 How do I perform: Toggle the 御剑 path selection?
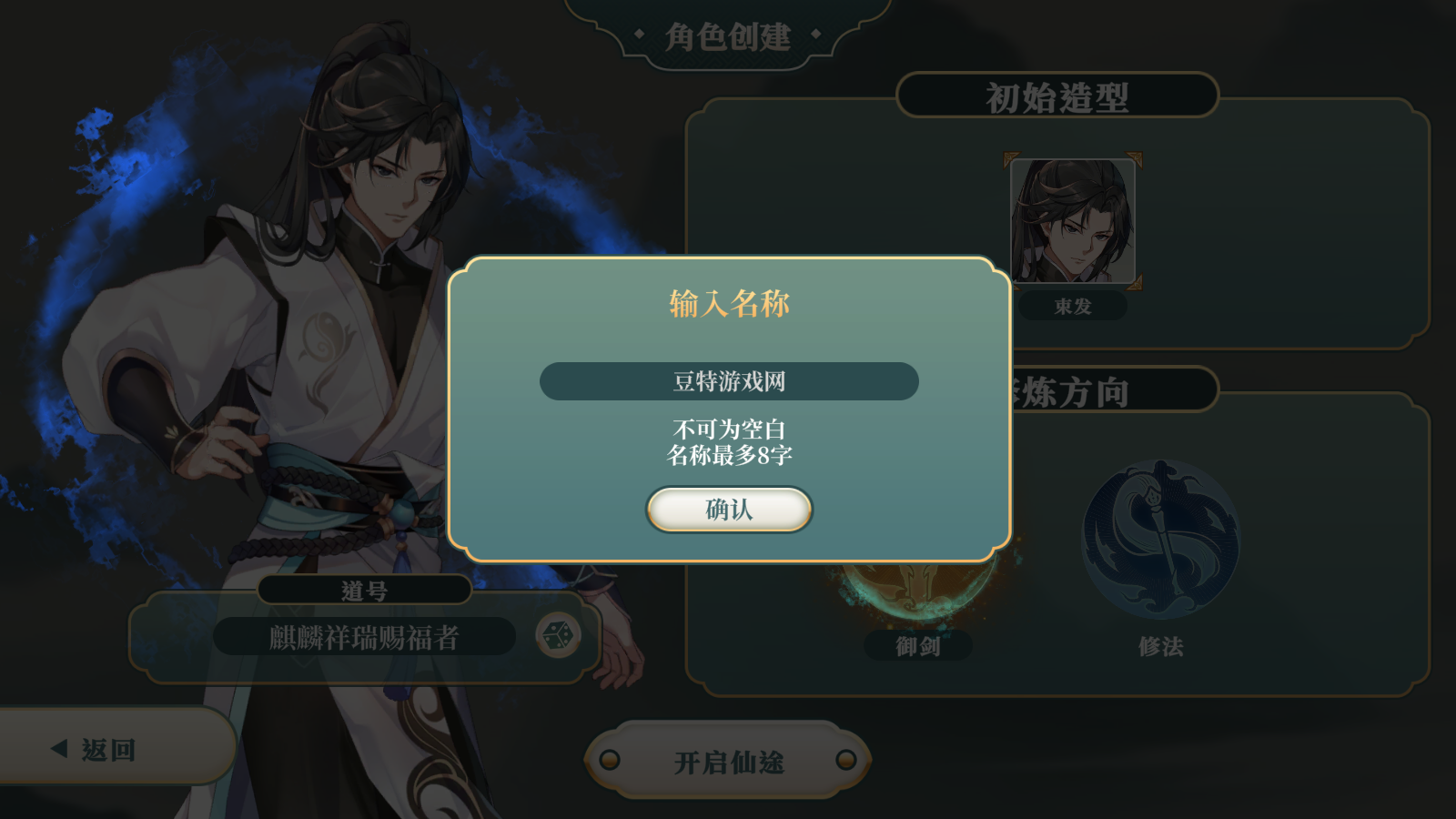tap(921, 647)
